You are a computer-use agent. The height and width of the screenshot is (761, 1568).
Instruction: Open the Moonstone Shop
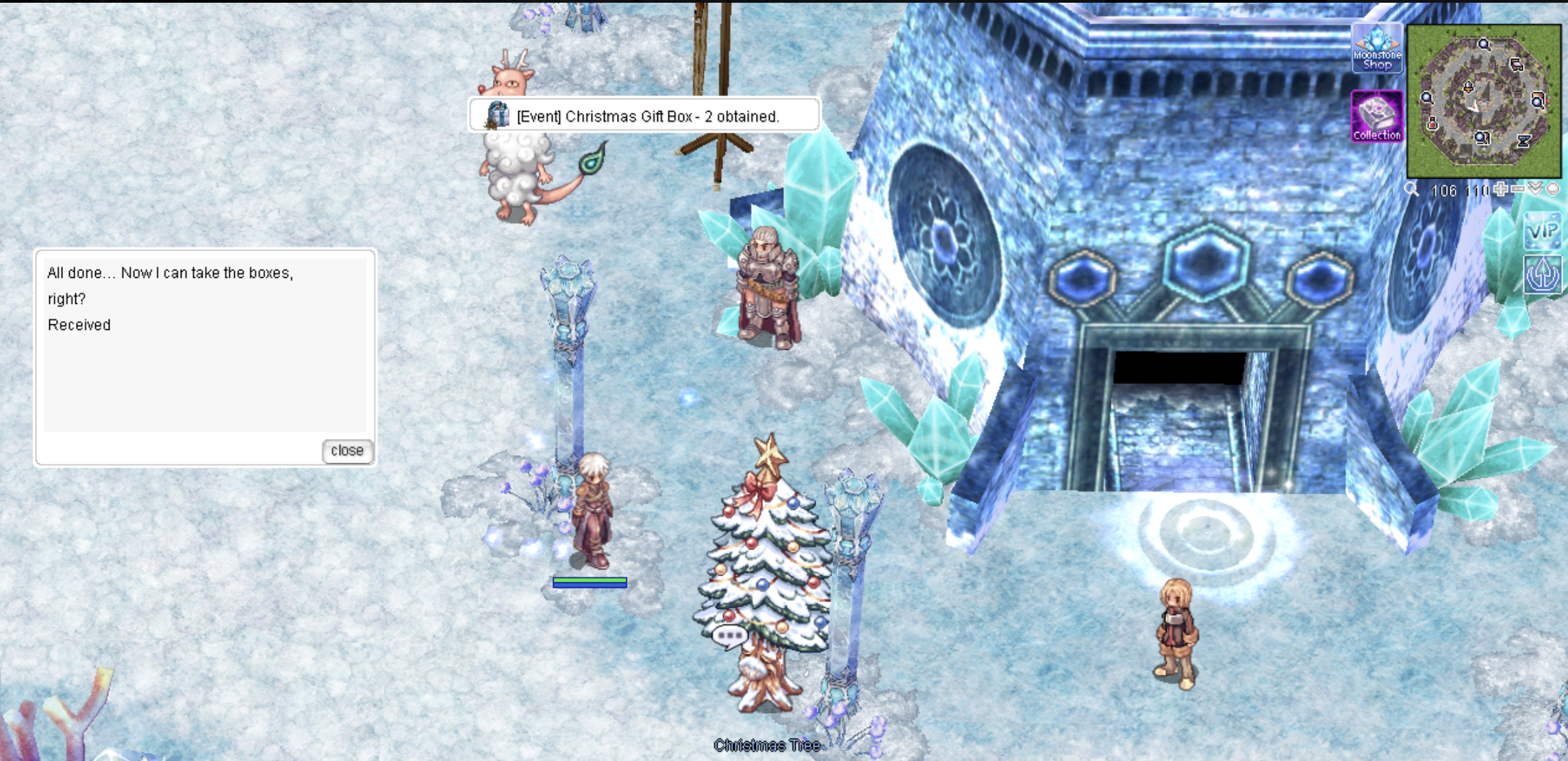(1376, 49)
